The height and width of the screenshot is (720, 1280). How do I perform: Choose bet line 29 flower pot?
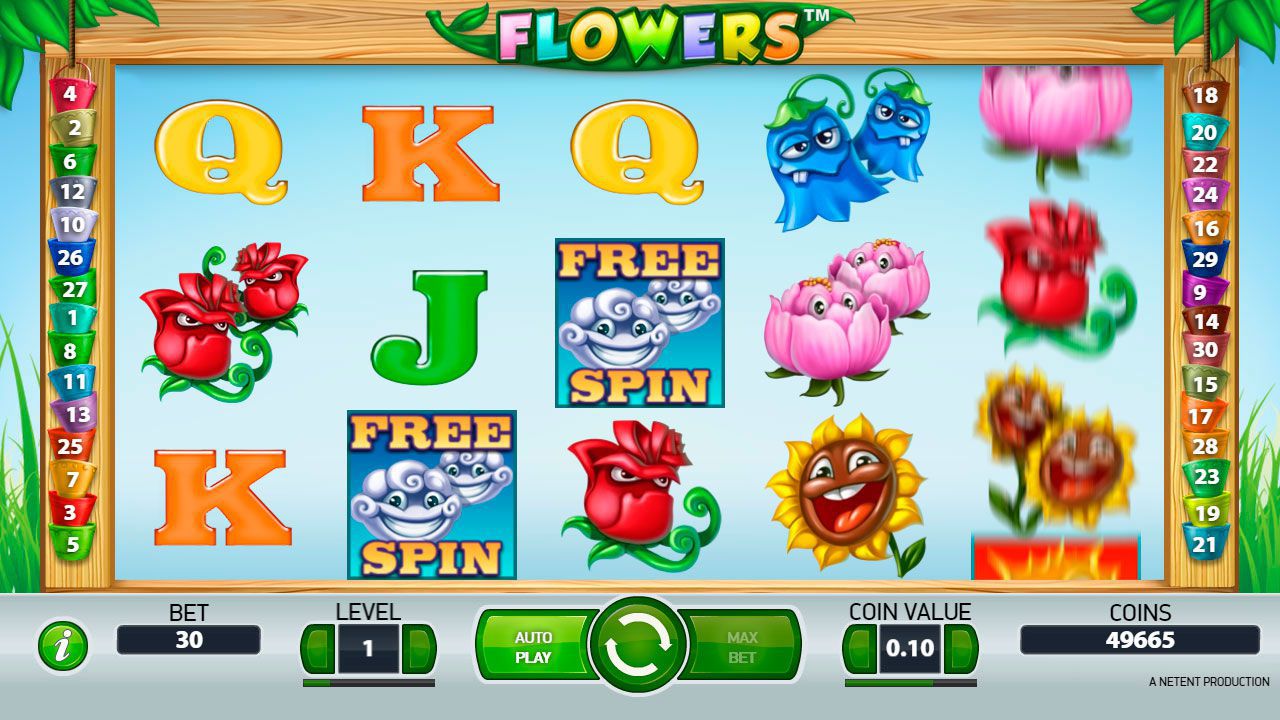[x=1206, y=258]
